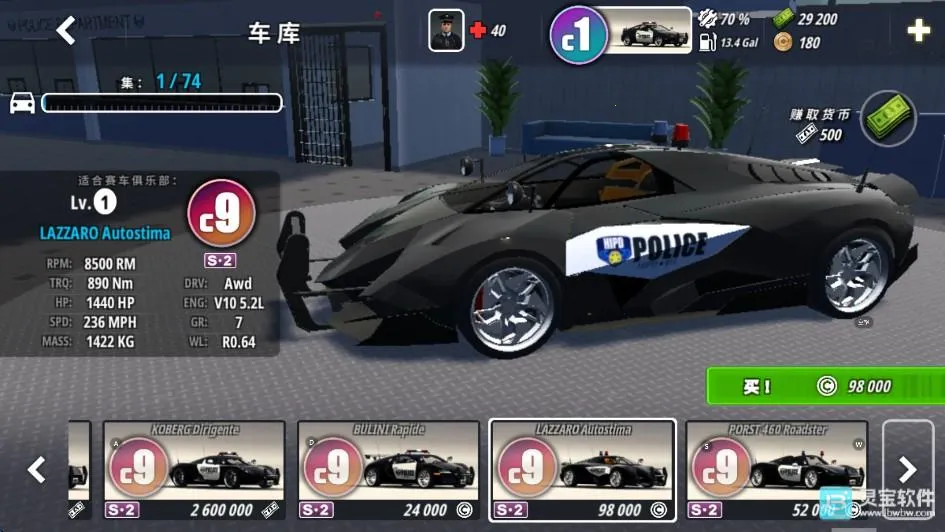
Task: Open the current C1 police car panel
Action: 622,32
